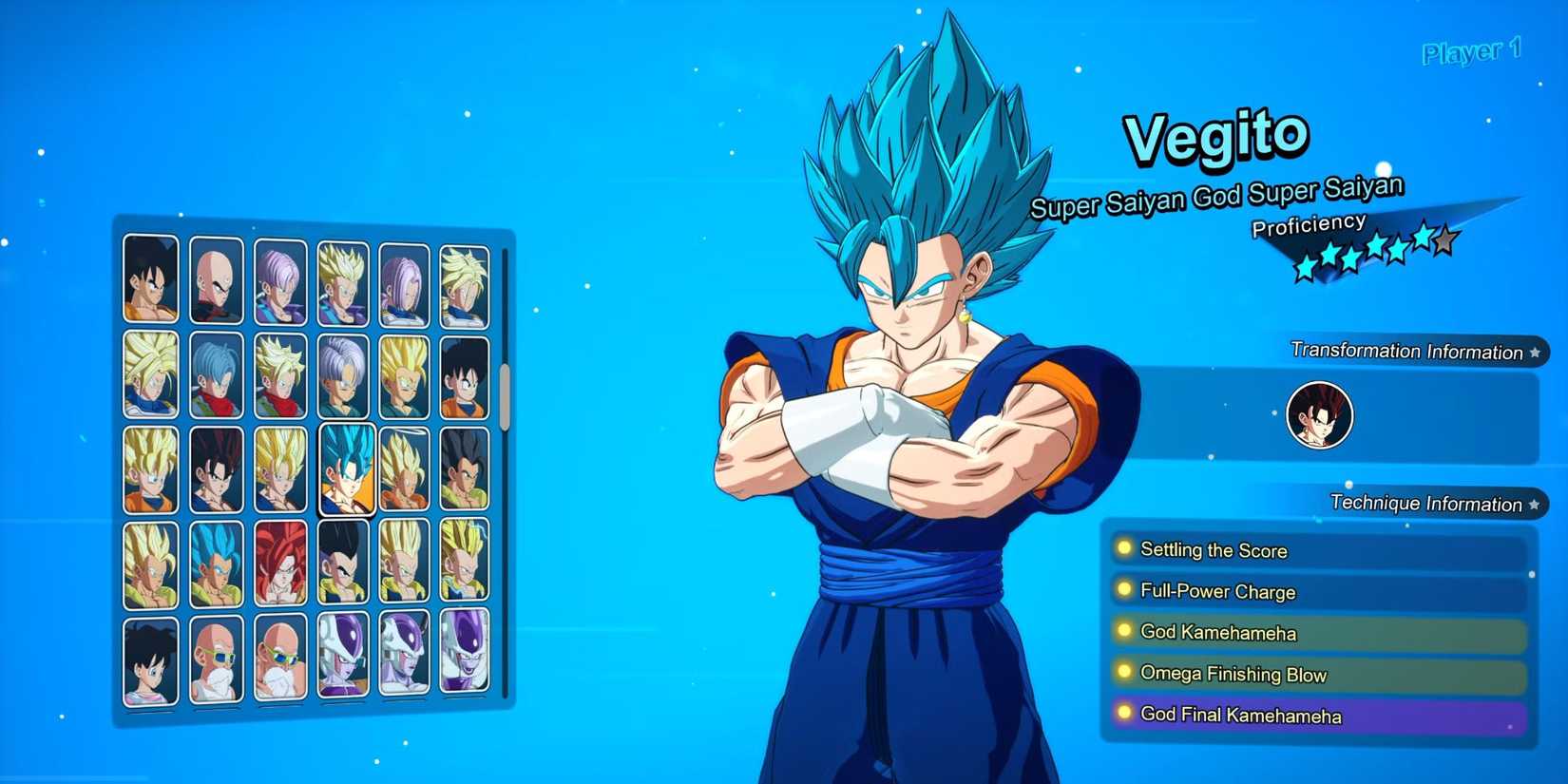Select the base form Goku portrait
Viewport: 1568px width, 784px height.
point(152,280)
